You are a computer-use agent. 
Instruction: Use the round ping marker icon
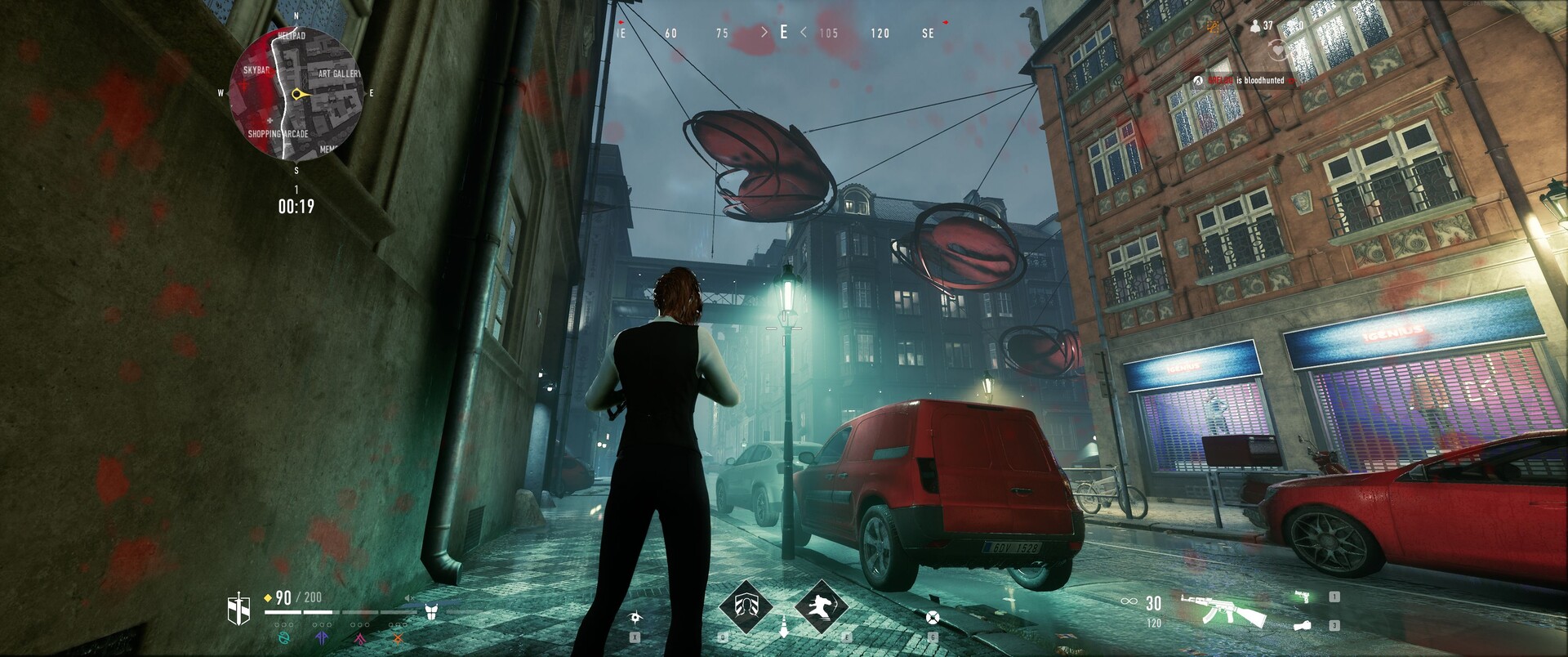click(x=932, y=617)
